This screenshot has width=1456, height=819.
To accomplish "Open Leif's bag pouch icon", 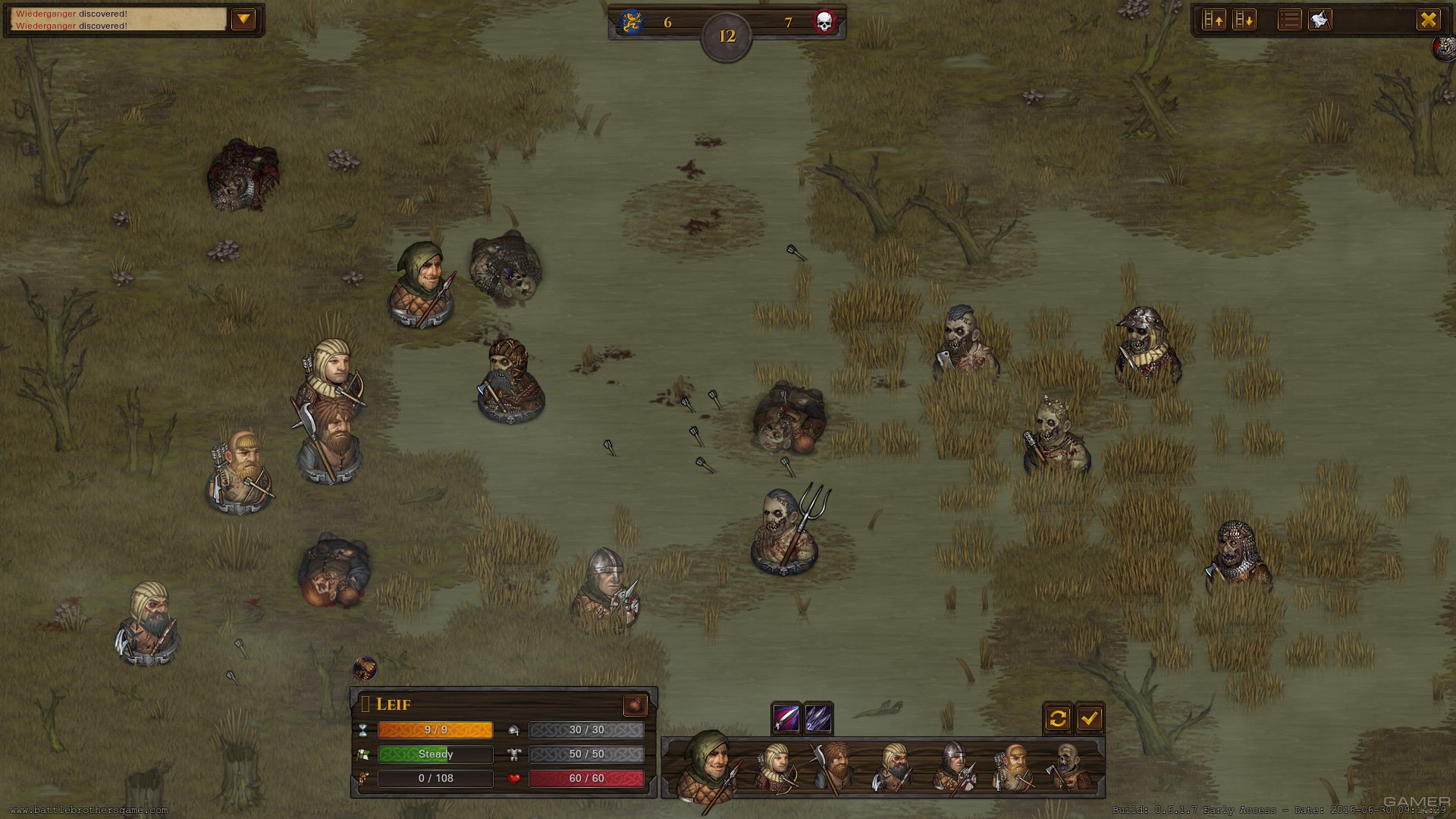I will [635, 705].
